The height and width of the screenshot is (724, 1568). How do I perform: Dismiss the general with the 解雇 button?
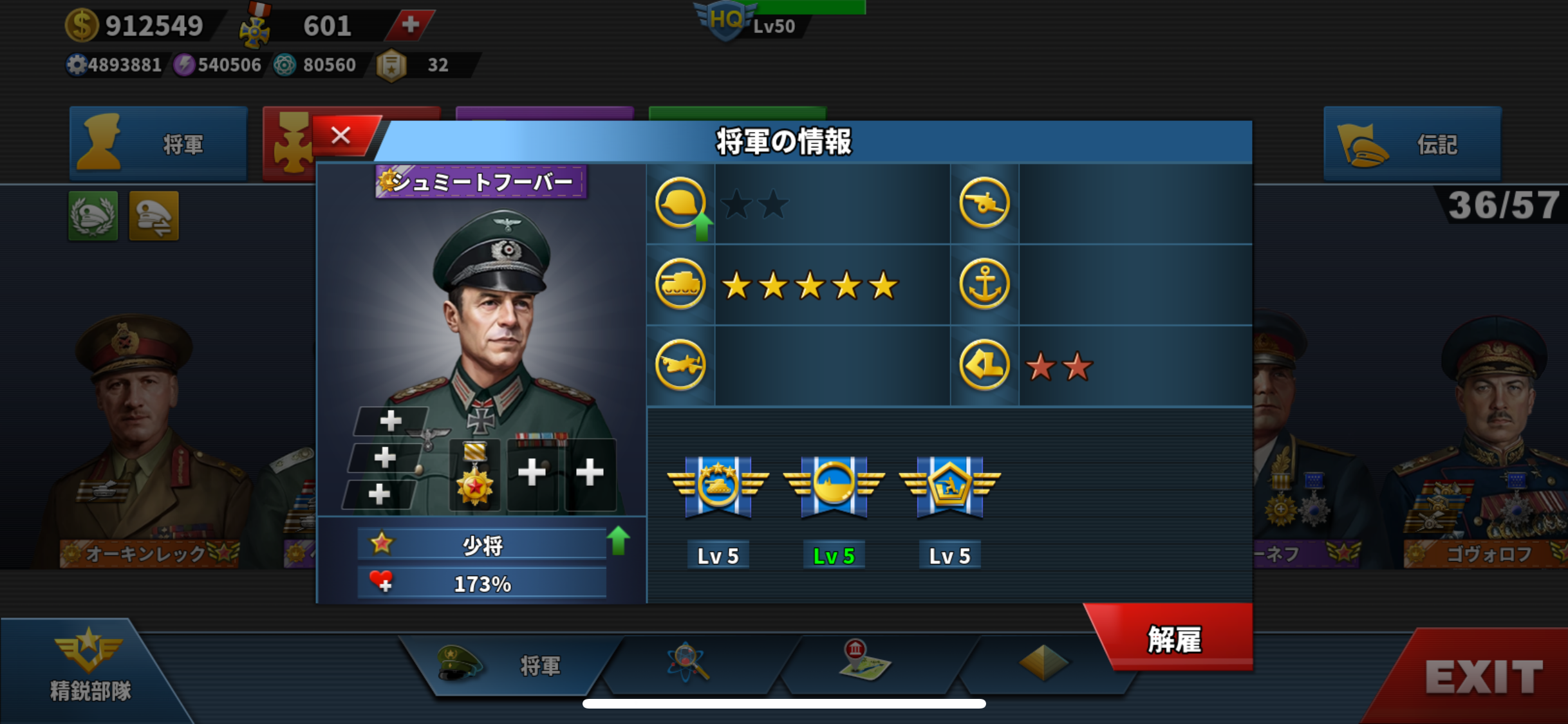[1173, 639]
